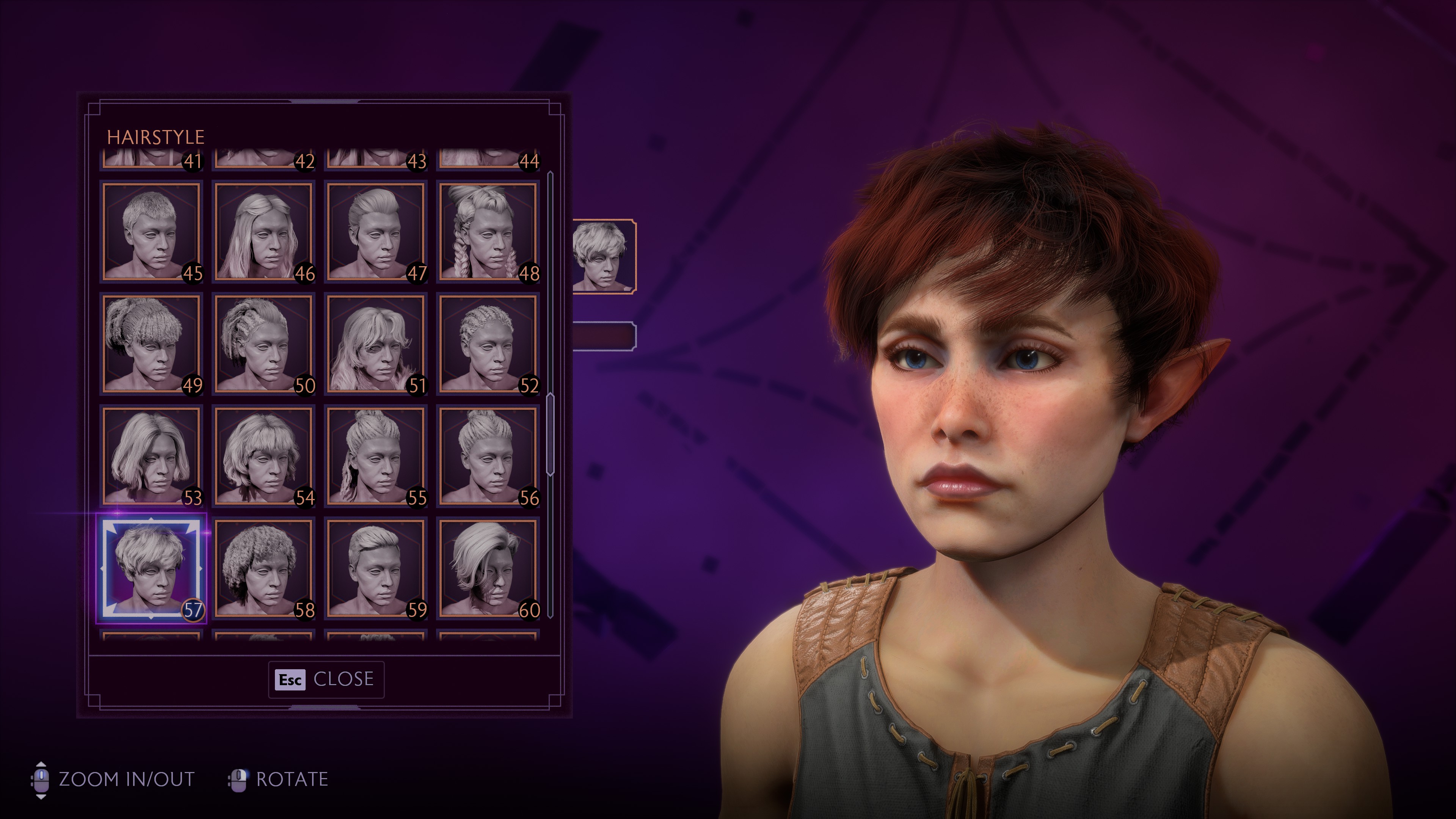The height and width of the screenshot is (819, 1456).
Task: Click the highlighted hairstyle 57 tile
Action: tap(152, 568)
